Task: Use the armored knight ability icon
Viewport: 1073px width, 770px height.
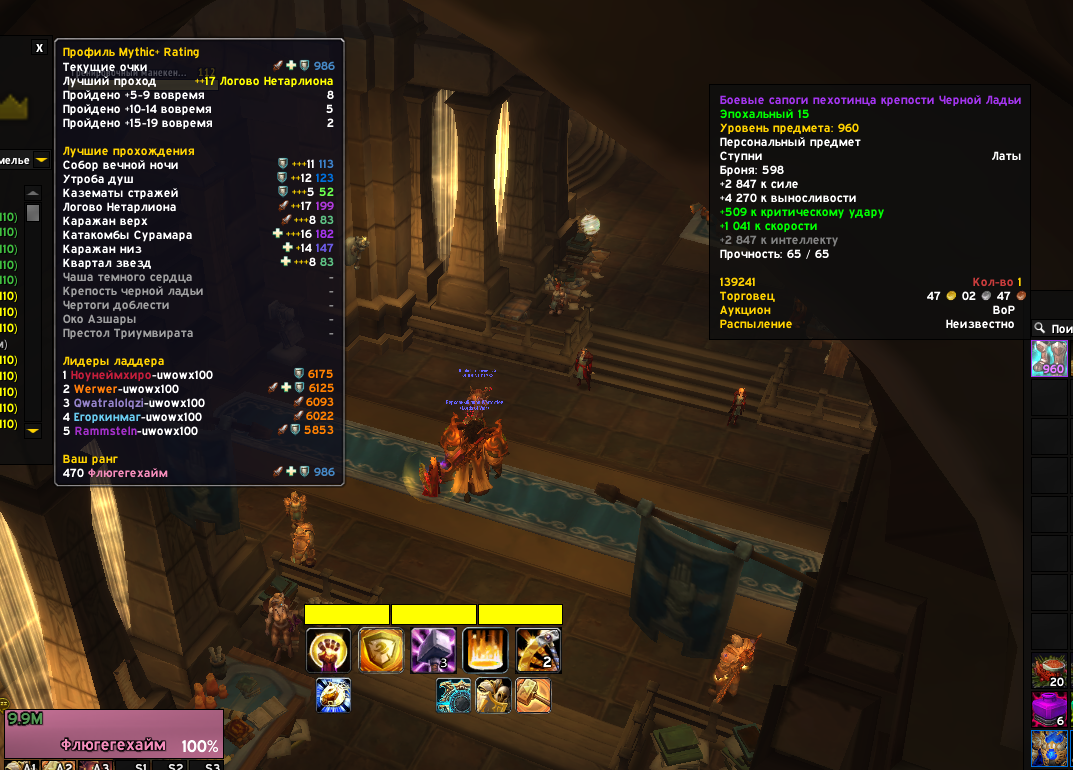Action: [493, 695]
